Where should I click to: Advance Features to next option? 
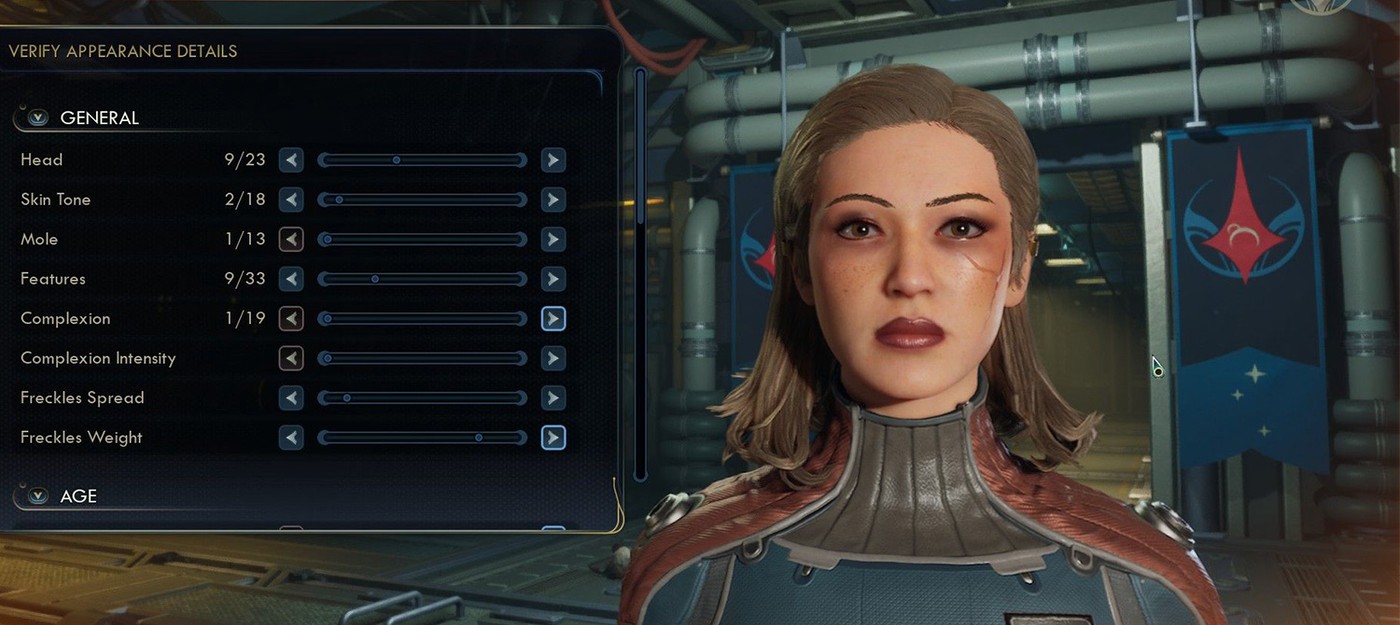[x=553, y=279]
